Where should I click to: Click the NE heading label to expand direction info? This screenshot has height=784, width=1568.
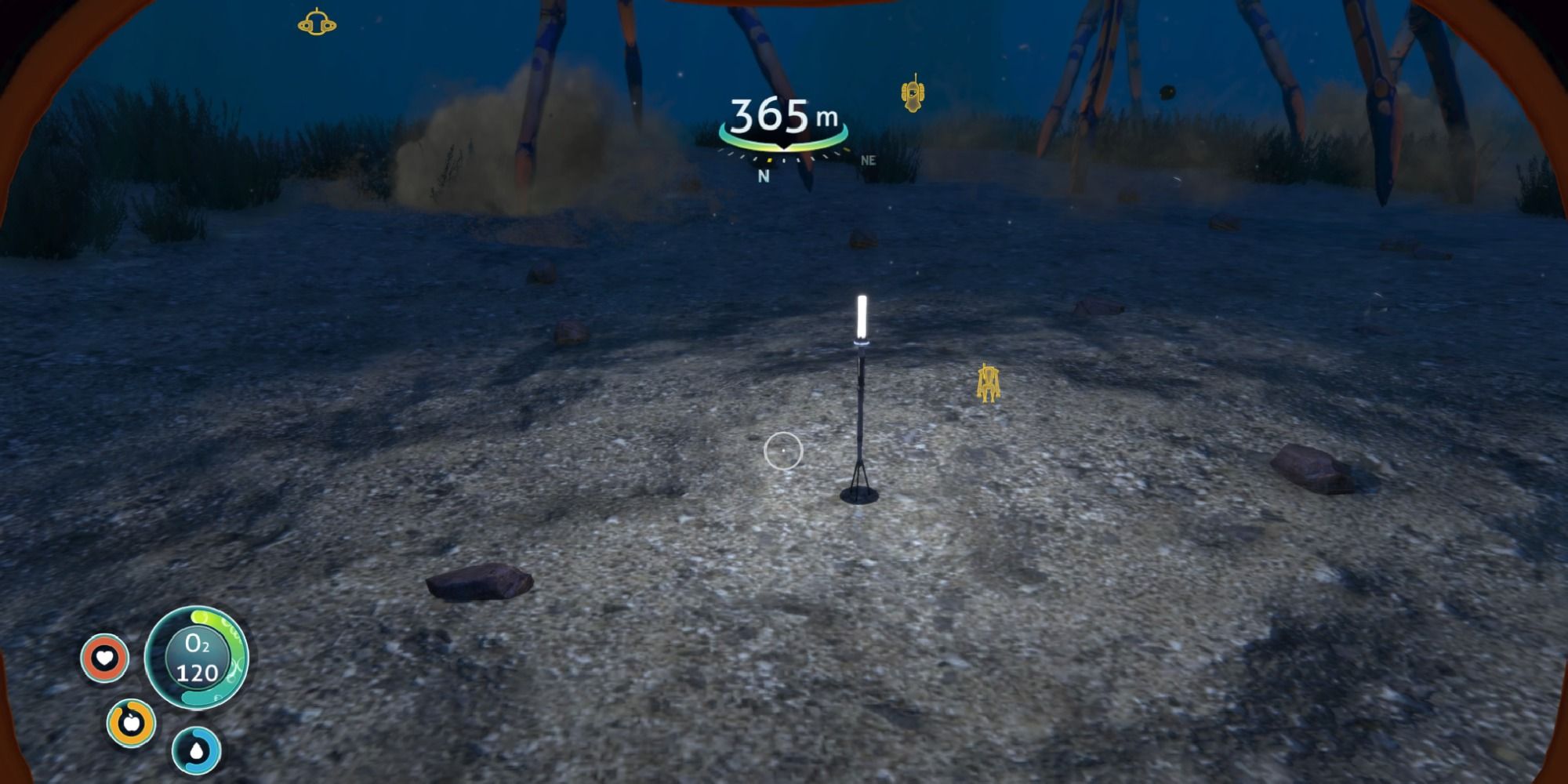click(869, 160)
